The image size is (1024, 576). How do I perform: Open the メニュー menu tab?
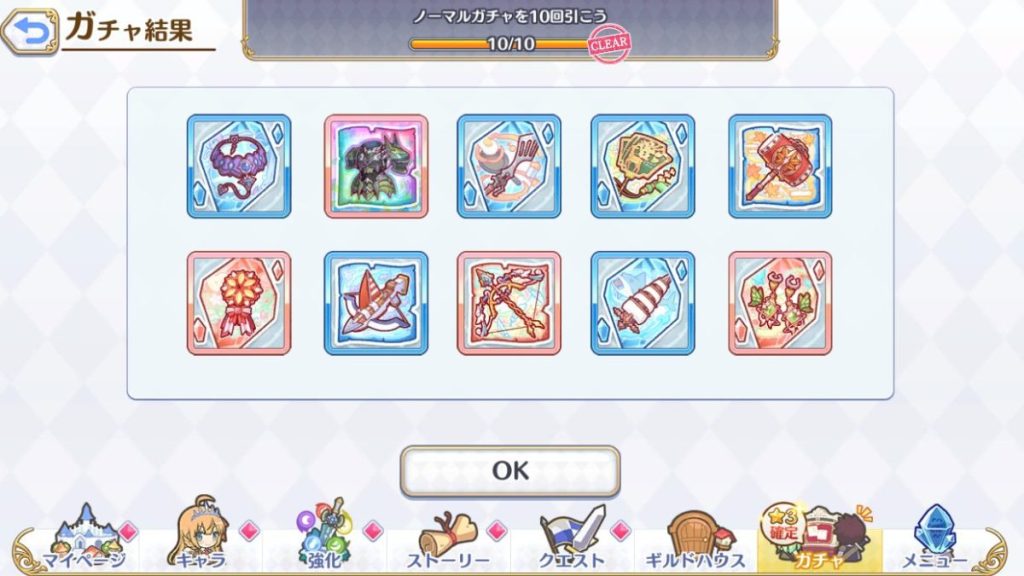tap(937, 540)
